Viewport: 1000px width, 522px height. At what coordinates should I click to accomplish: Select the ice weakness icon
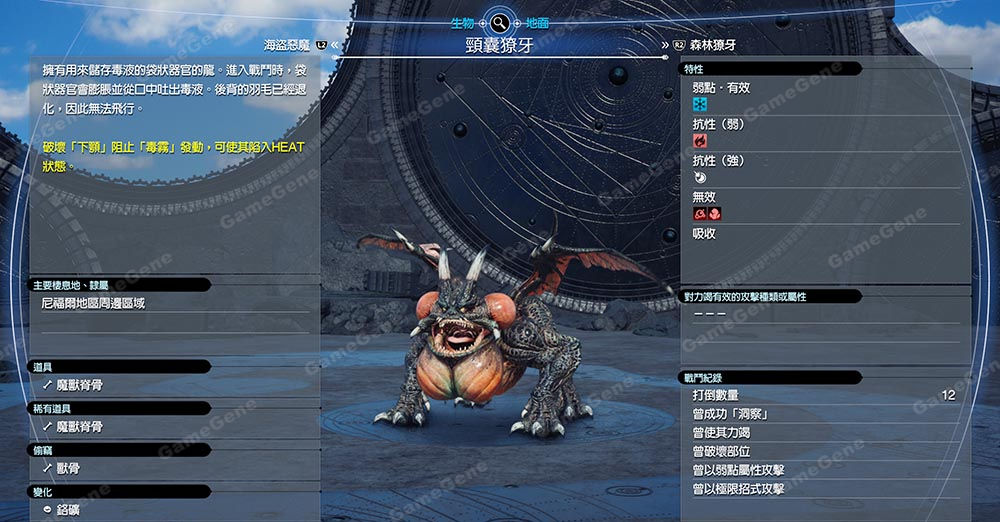click(700, 104)
